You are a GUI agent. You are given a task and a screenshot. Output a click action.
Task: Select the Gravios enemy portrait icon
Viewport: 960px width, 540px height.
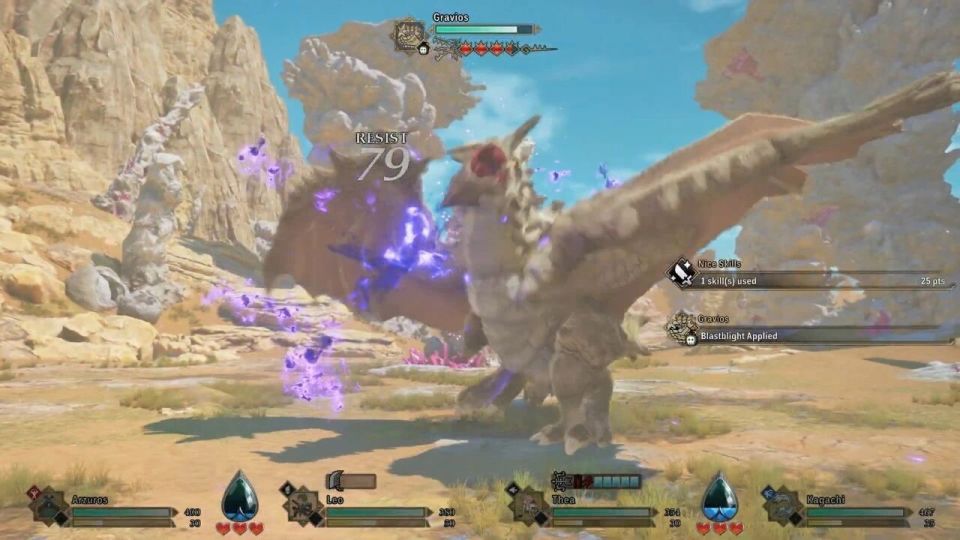(x=410, y=35)
